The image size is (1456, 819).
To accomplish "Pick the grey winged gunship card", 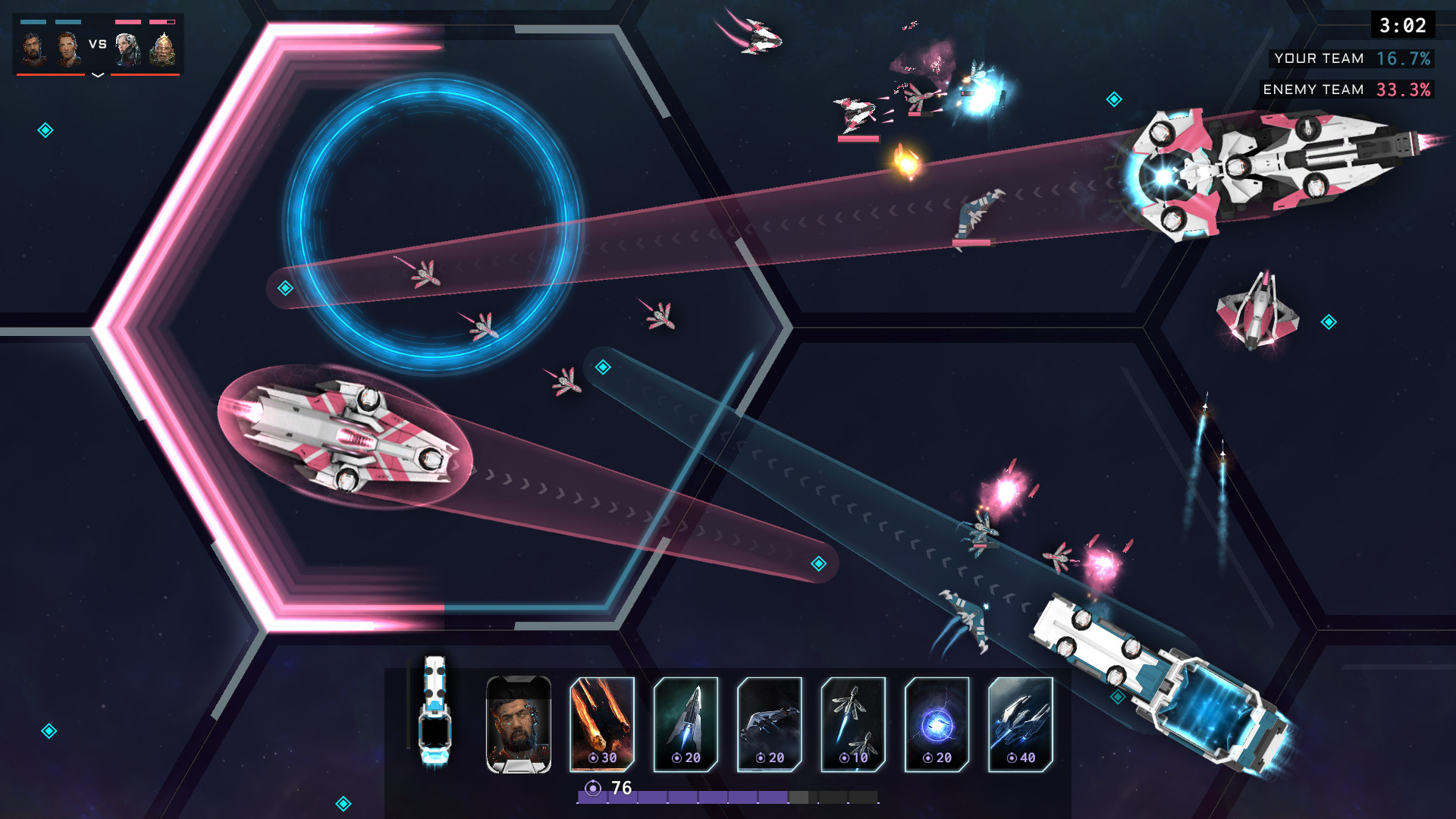I will pyautogui.click(x=769, y=723).
